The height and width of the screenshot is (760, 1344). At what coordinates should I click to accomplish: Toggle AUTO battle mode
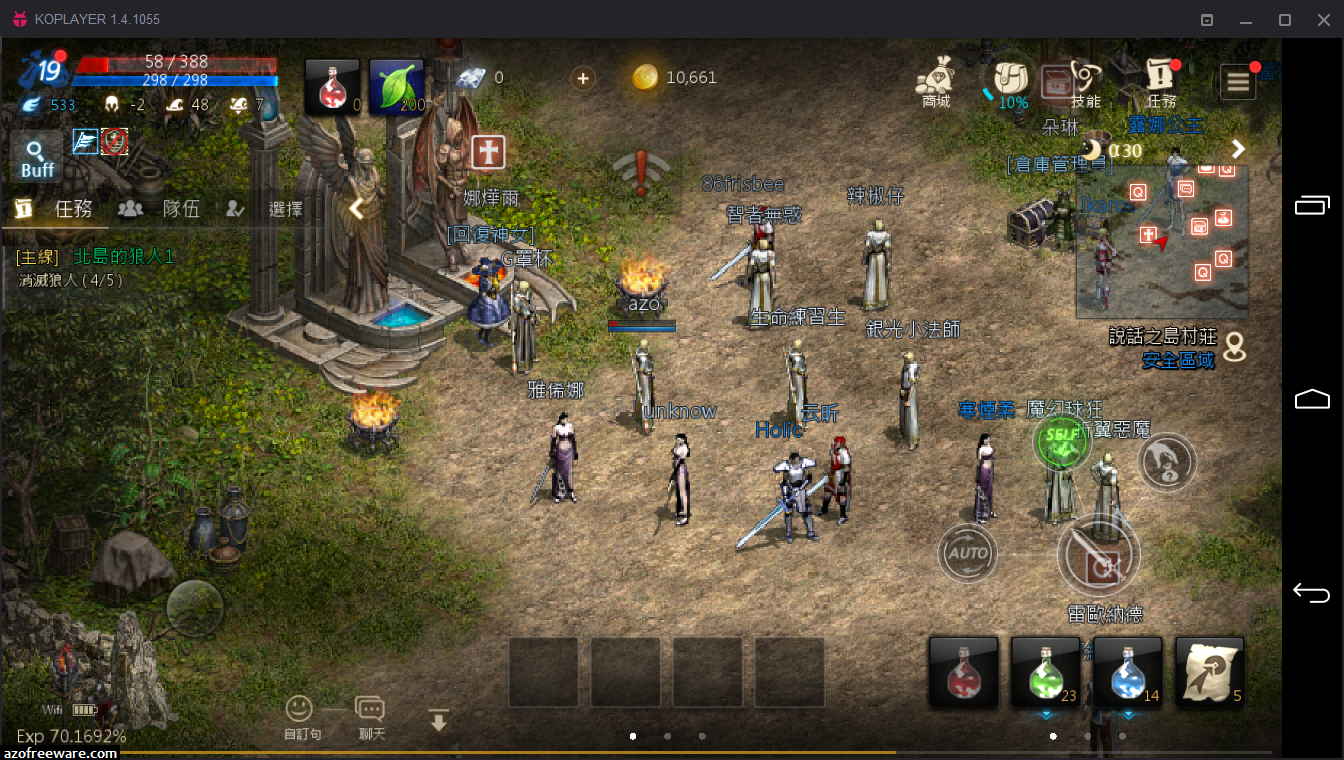[x=967, y=553]
